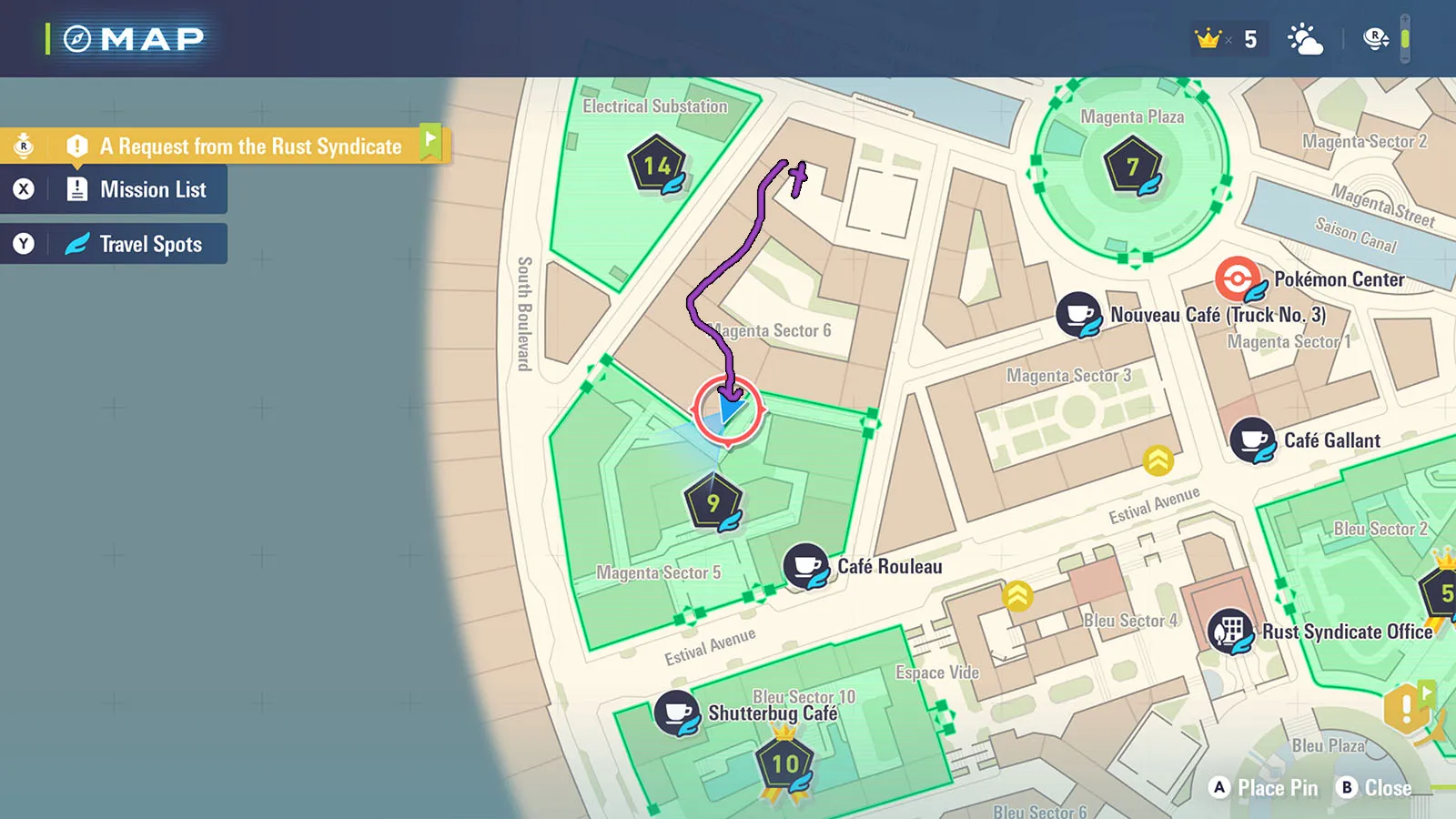The image size is (1456, 819).
Task: Select the yellow chevron marker near Bleu Sector 4
Action: [x=1017, y=596]
